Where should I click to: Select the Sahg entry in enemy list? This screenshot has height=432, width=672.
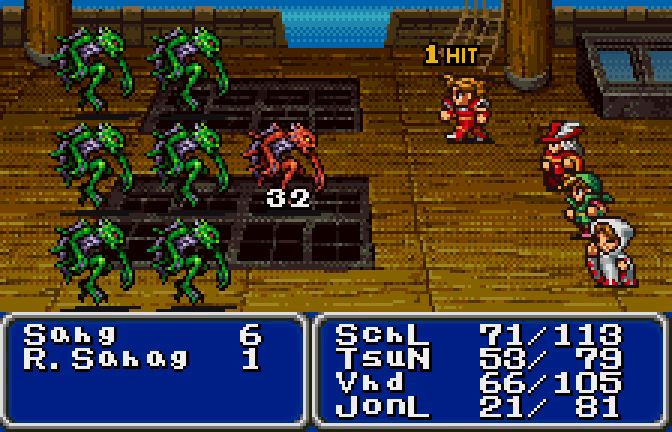(70, 335)
